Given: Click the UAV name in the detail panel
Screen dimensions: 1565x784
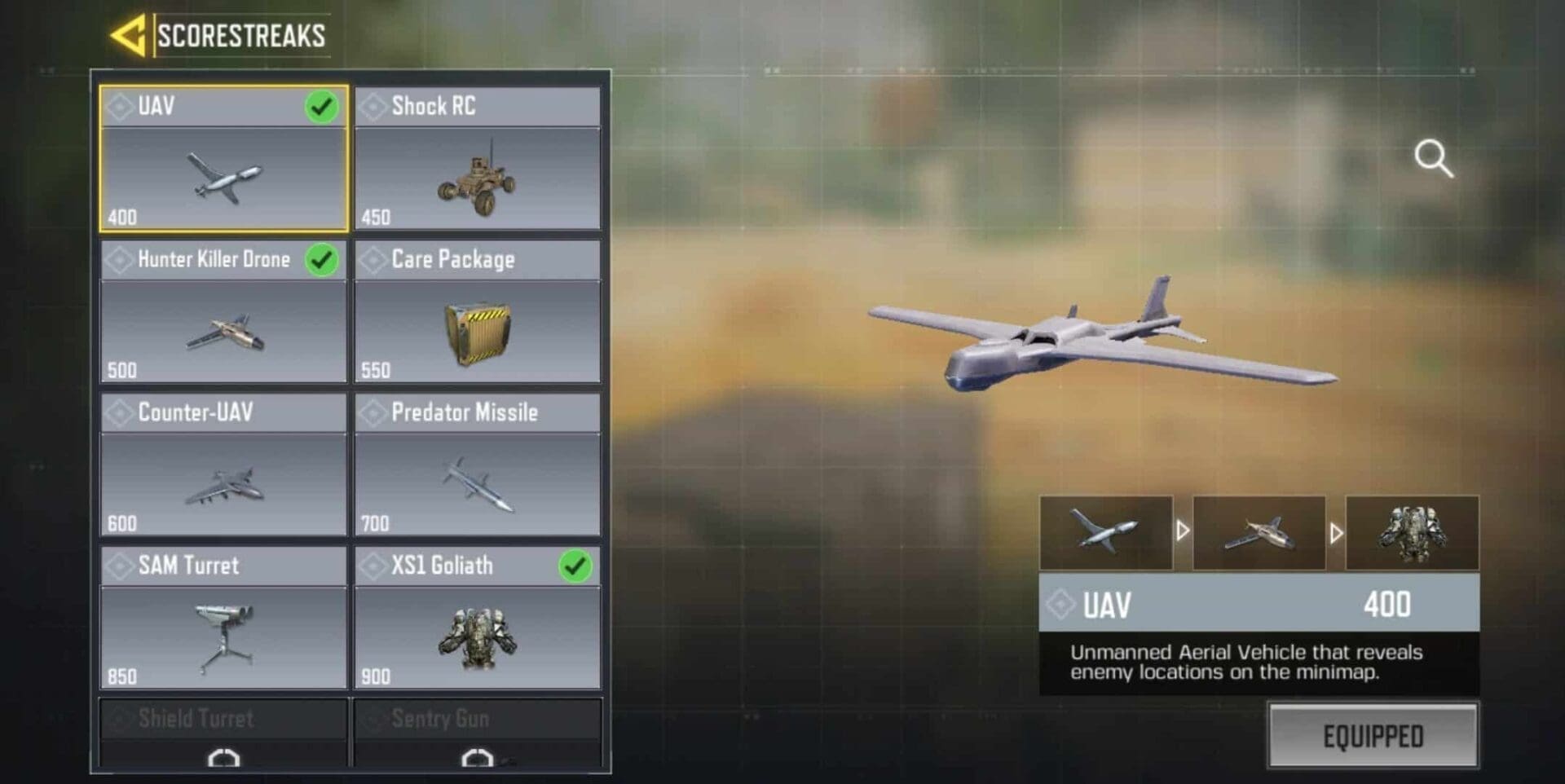Looking at the screenshot, I should tap(1106, 603).
